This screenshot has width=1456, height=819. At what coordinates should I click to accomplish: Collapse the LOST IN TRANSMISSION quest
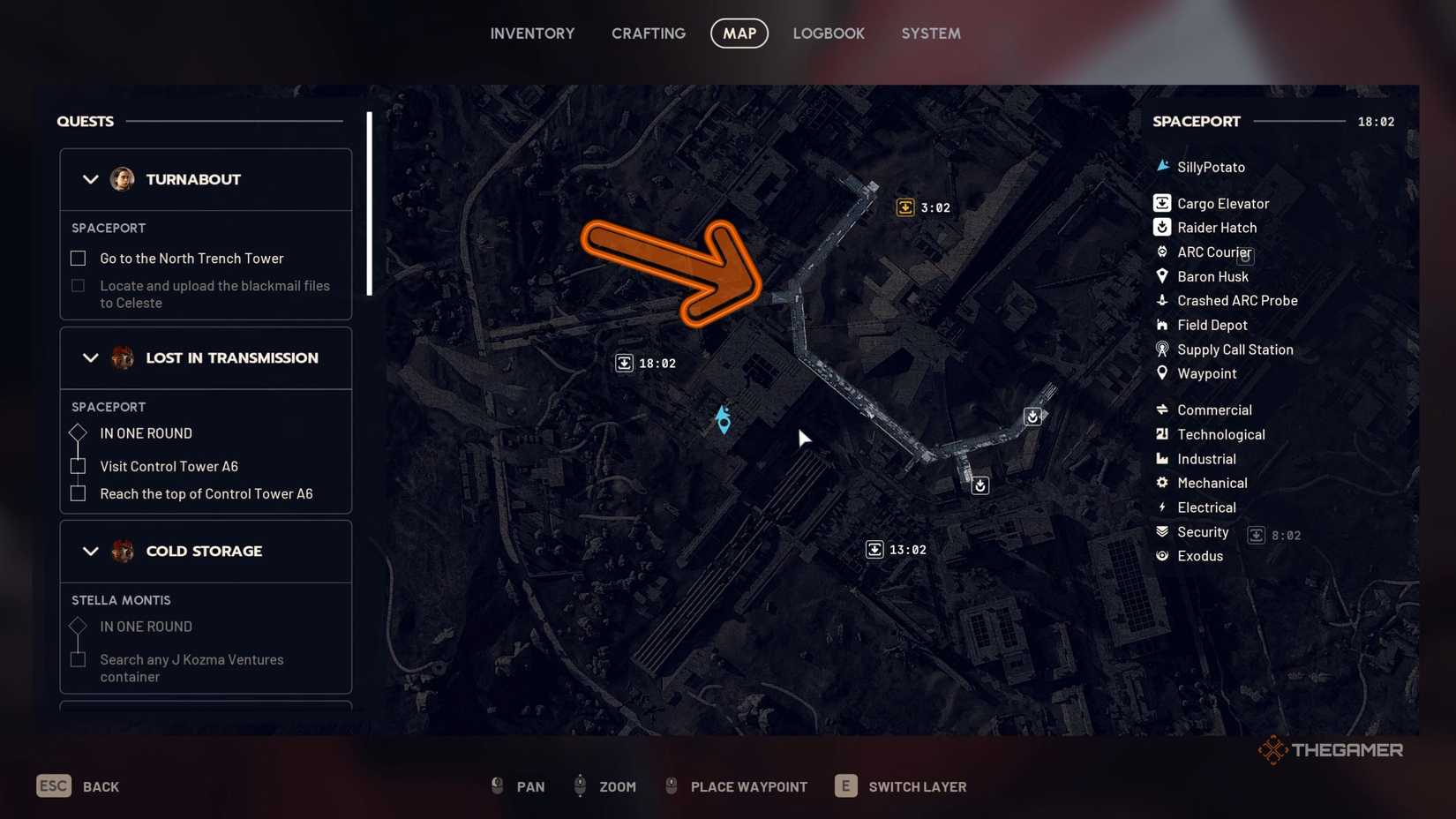pos(90,358)
